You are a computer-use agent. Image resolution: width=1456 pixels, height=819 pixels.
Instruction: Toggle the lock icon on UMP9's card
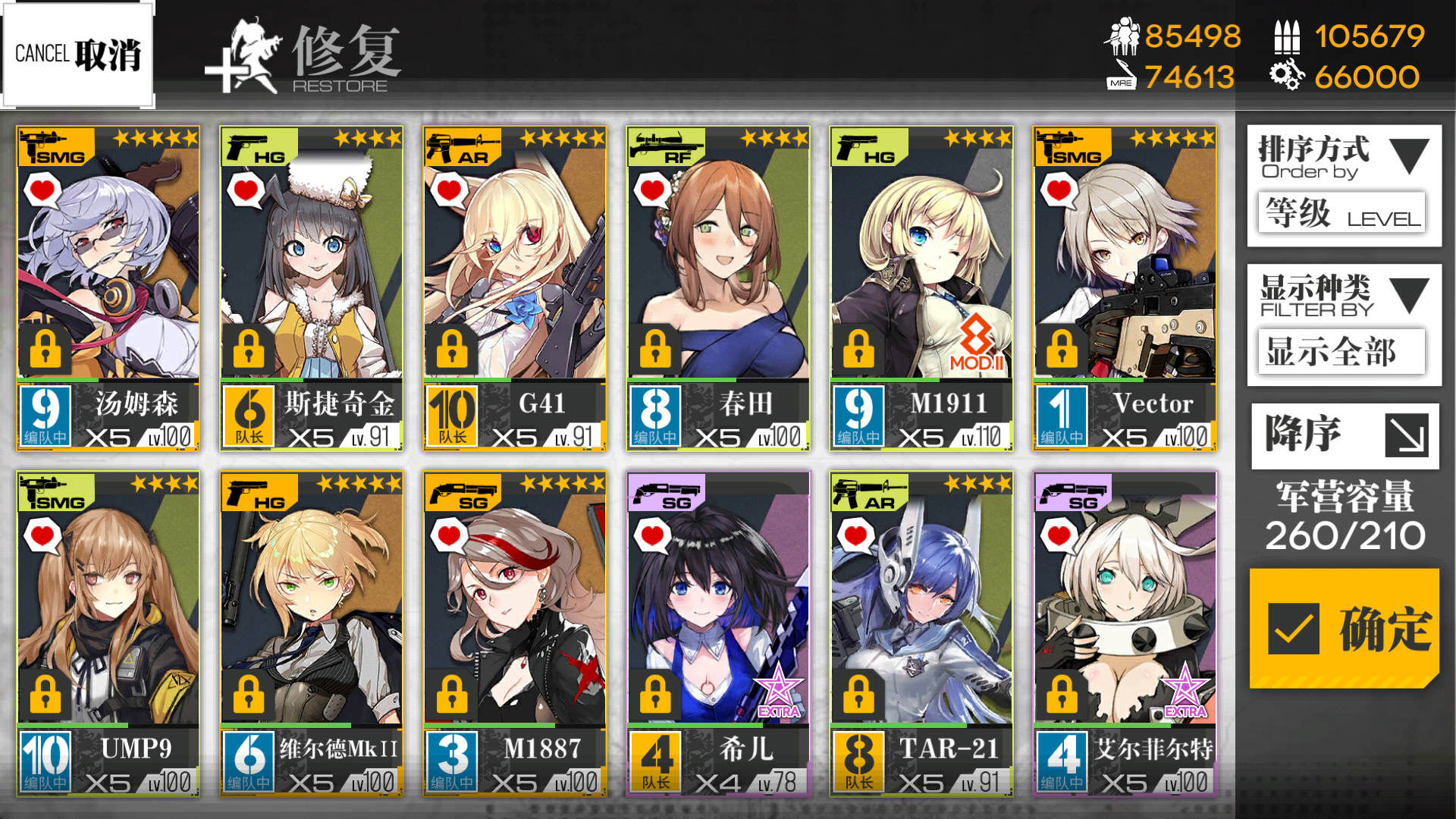(45, 694)
